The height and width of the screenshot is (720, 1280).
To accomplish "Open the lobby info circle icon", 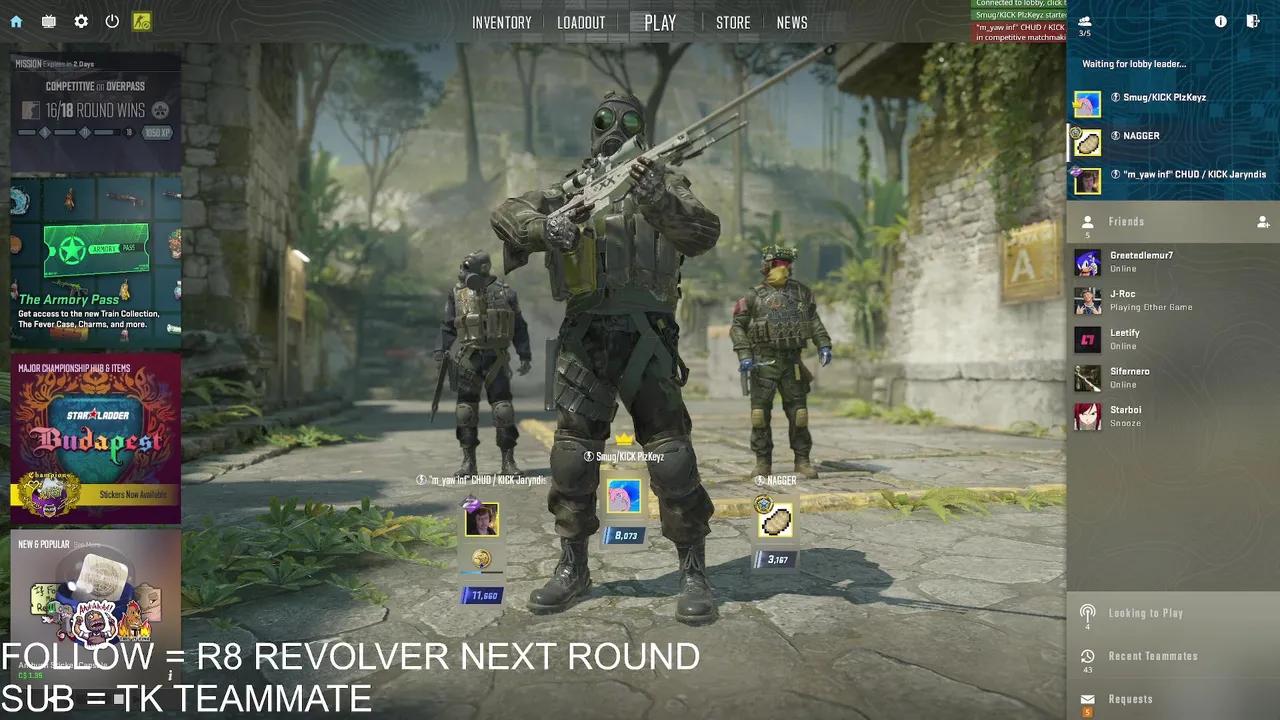I will (x=1220, y=21).
